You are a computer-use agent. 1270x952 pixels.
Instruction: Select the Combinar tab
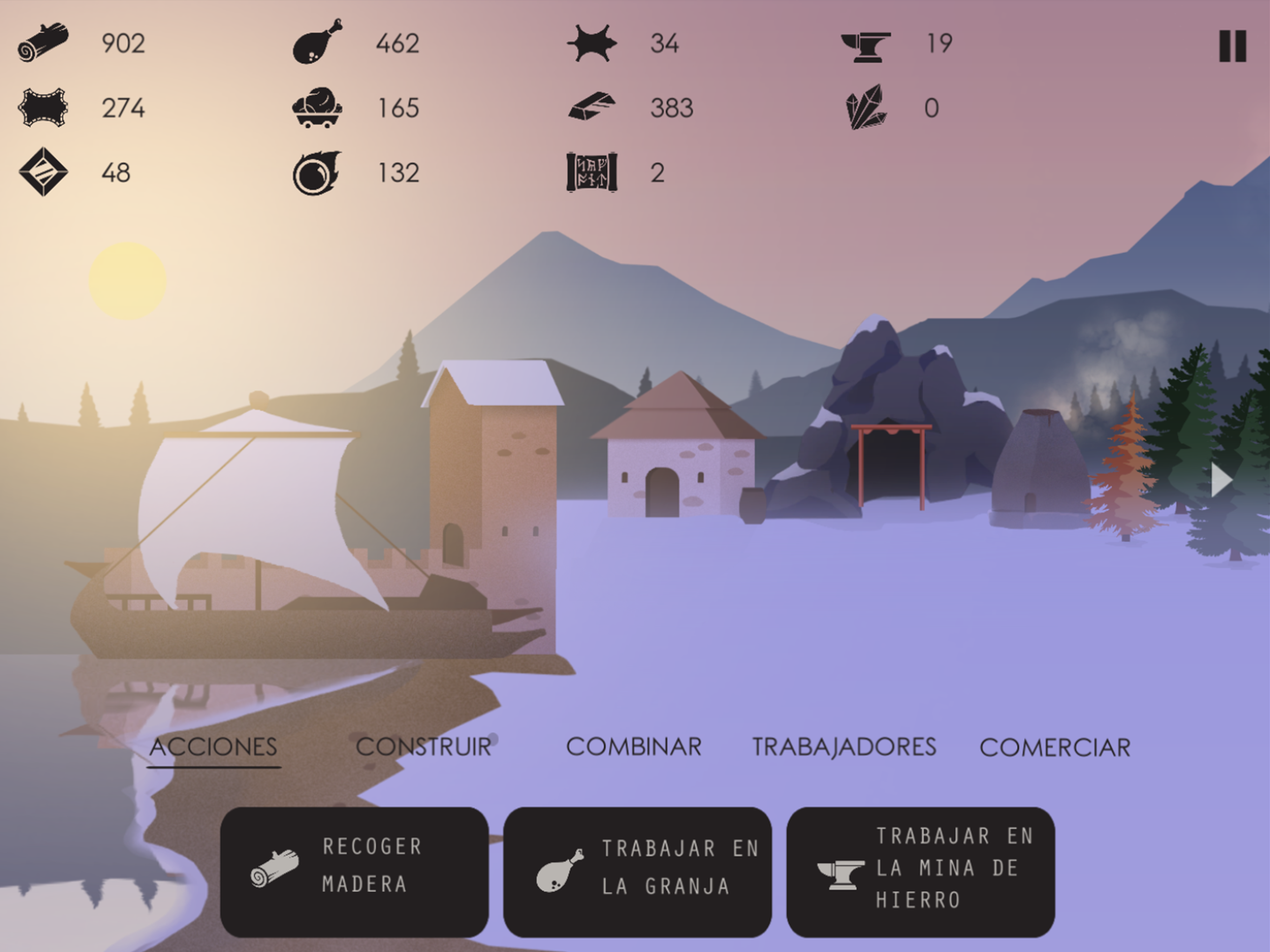634,747
